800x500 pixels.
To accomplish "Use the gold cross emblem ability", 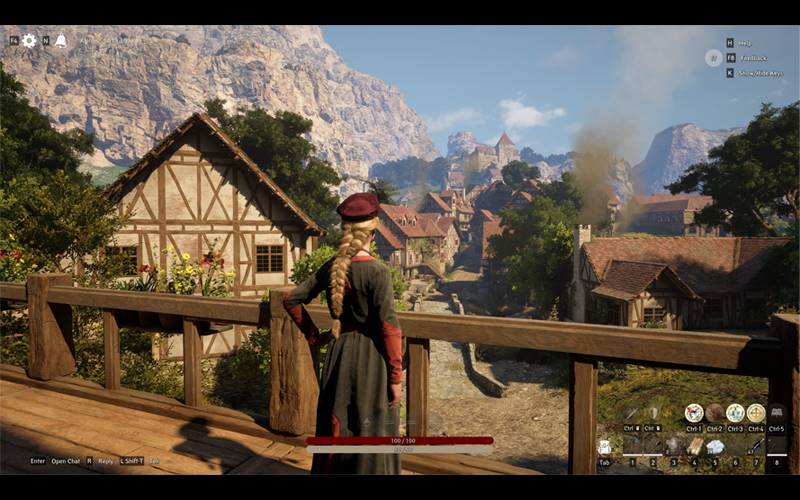I will click(x=756, y=413).
